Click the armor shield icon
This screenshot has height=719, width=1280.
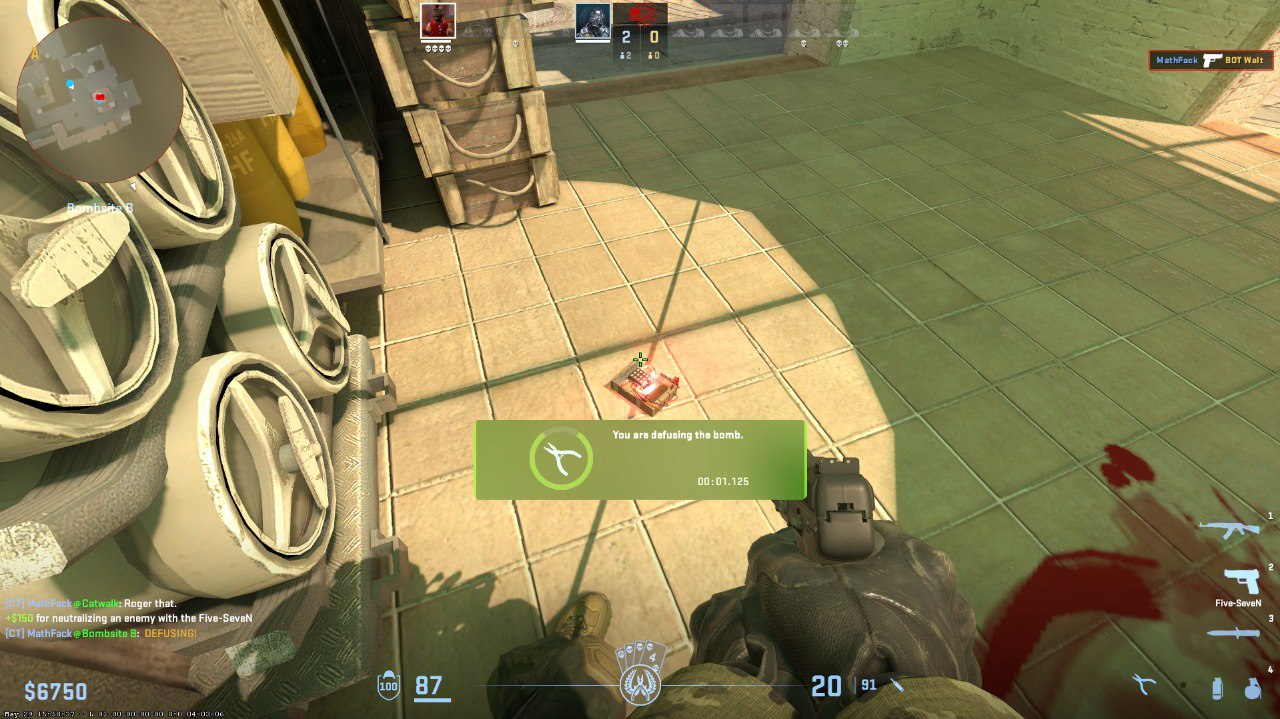click(388, 686)
